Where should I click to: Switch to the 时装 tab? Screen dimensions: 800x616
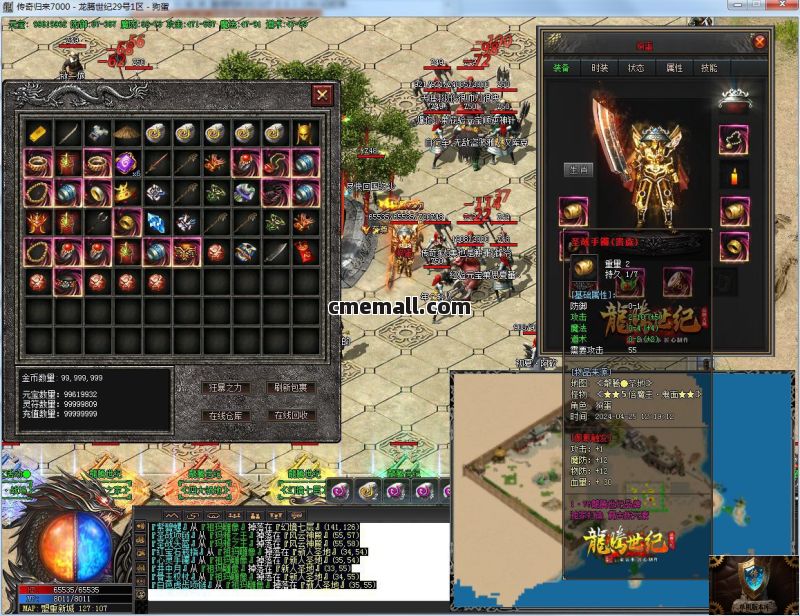click(x=599, y=68)
